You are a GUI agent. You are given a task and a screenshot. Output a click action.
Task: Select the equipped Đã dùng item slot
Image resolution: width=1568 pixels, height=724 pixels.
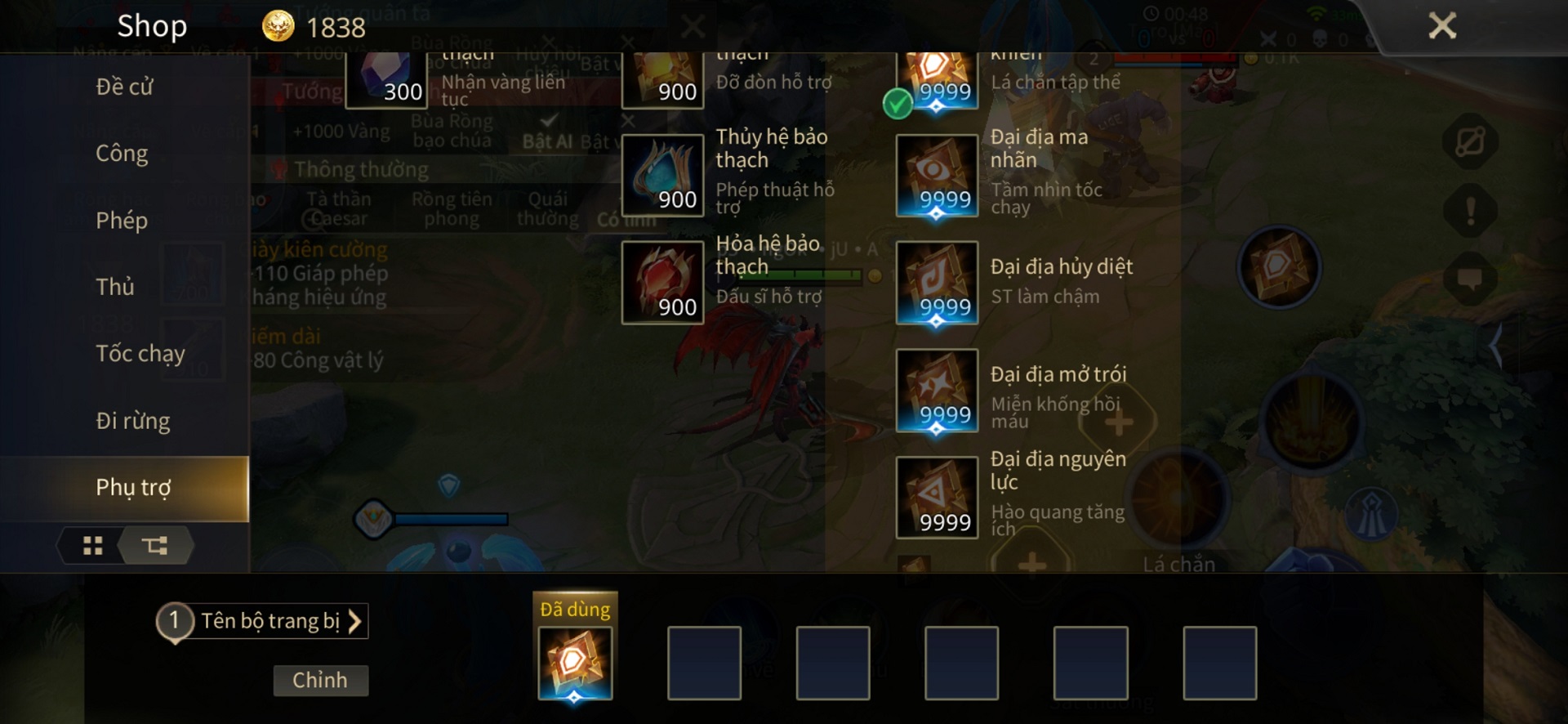575,662
